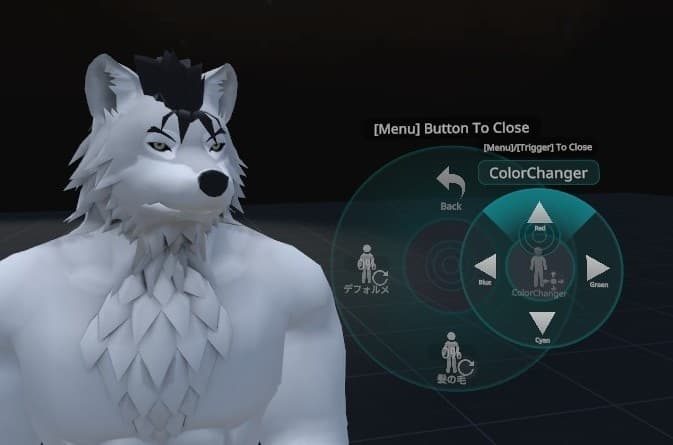Select the Blue left arrow
This screenshot has height=445, width=673.
click(x=486, y=267)
